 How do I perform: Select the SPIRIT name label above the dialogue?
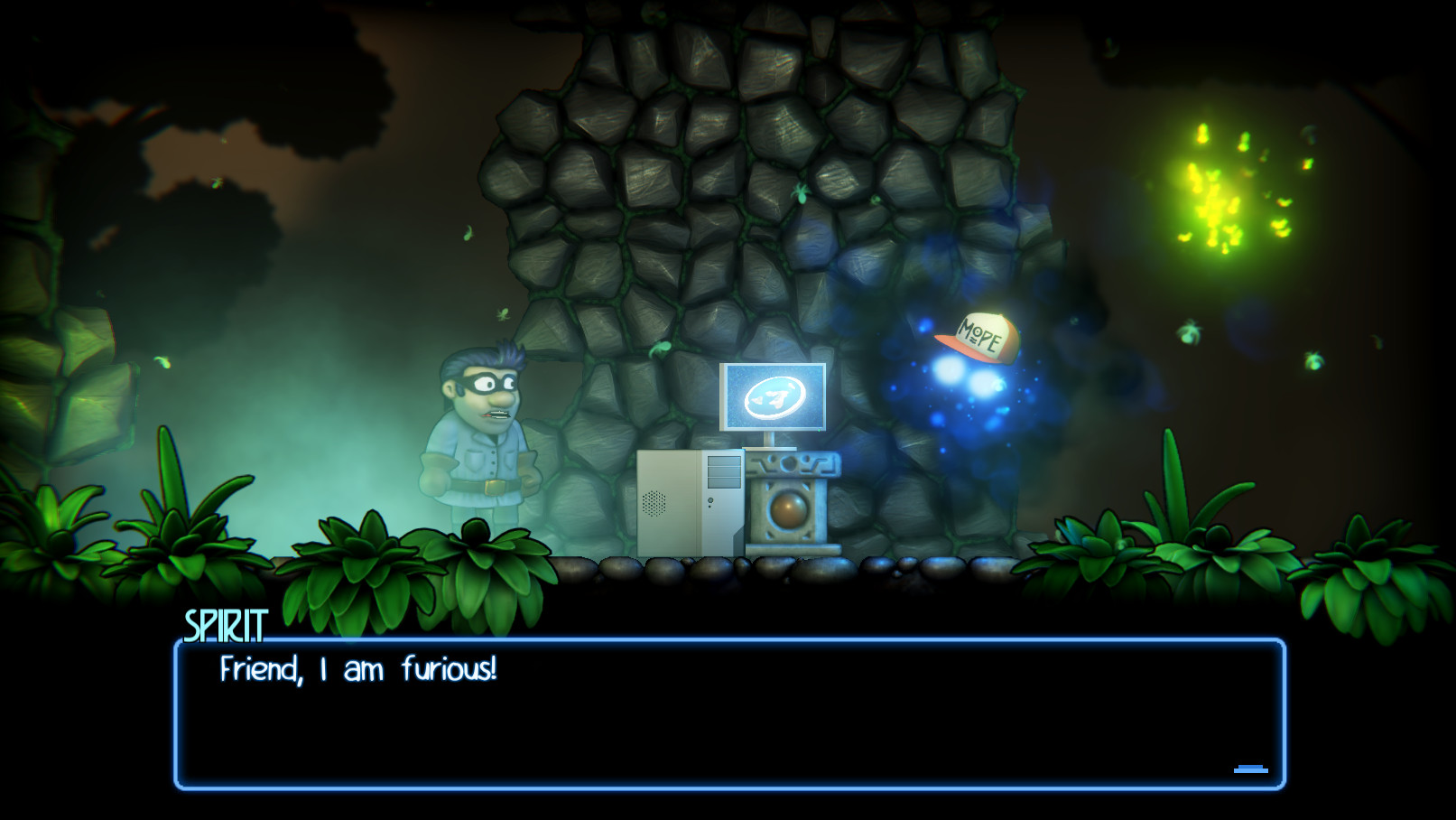coord(225,623)
